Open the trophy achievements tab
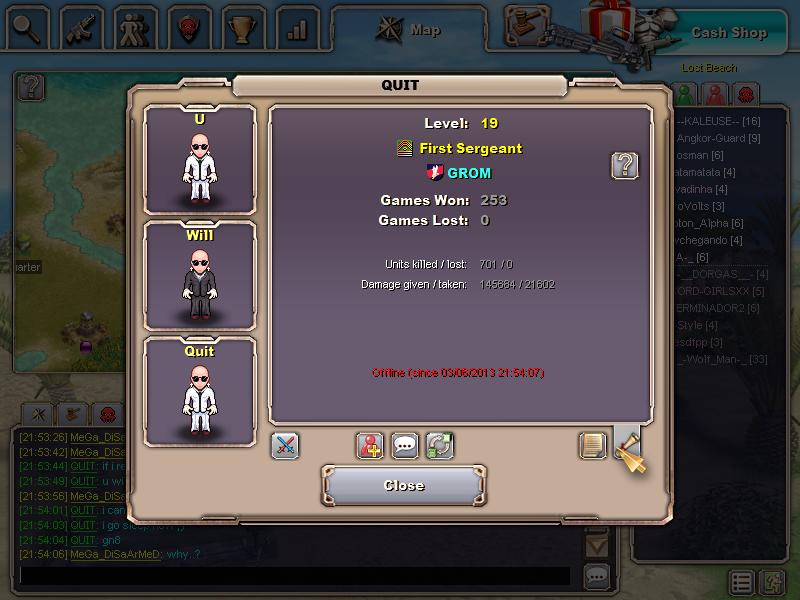The image size is (800, 600). pos(242,29)
